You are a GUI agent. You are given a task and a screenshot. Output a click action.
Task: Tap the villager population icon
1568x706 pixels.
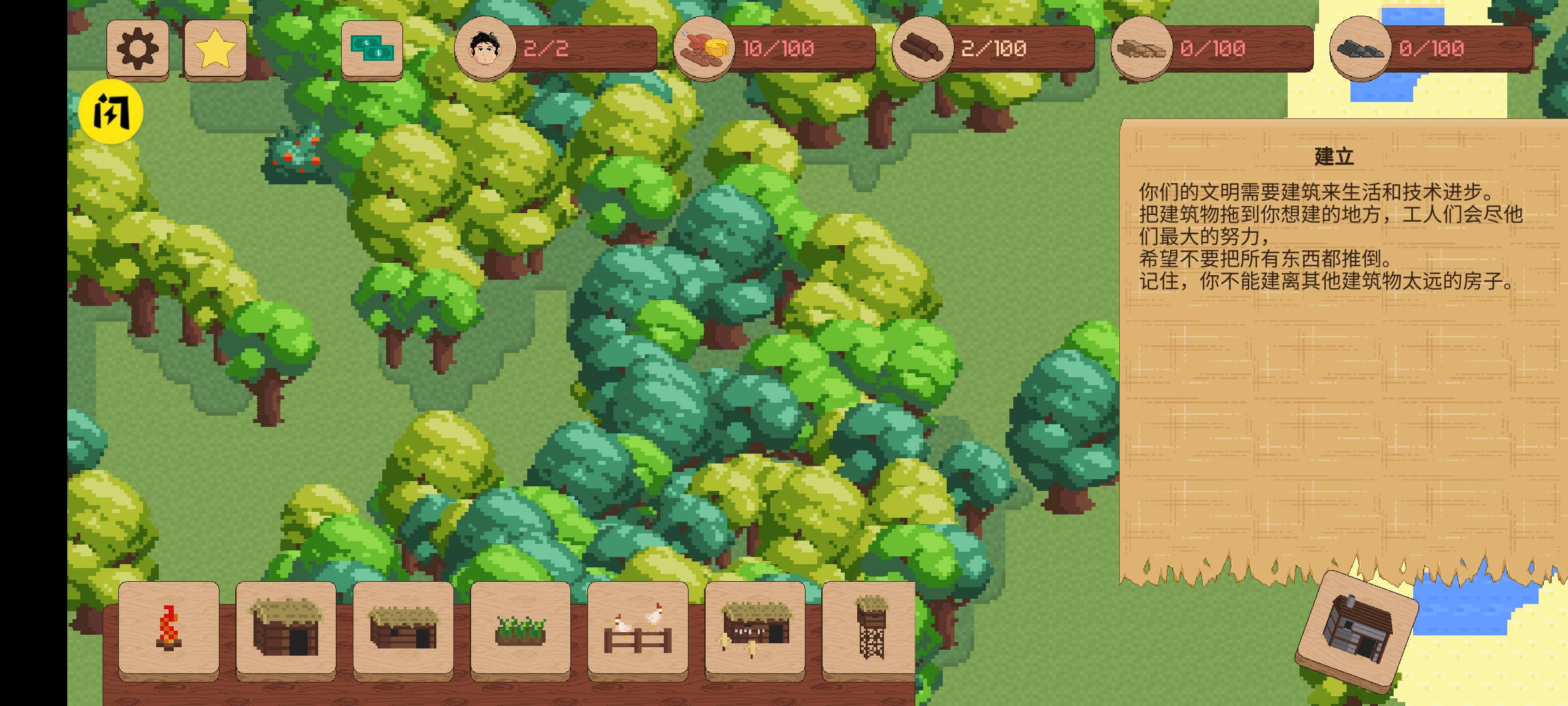click(485, 48)
